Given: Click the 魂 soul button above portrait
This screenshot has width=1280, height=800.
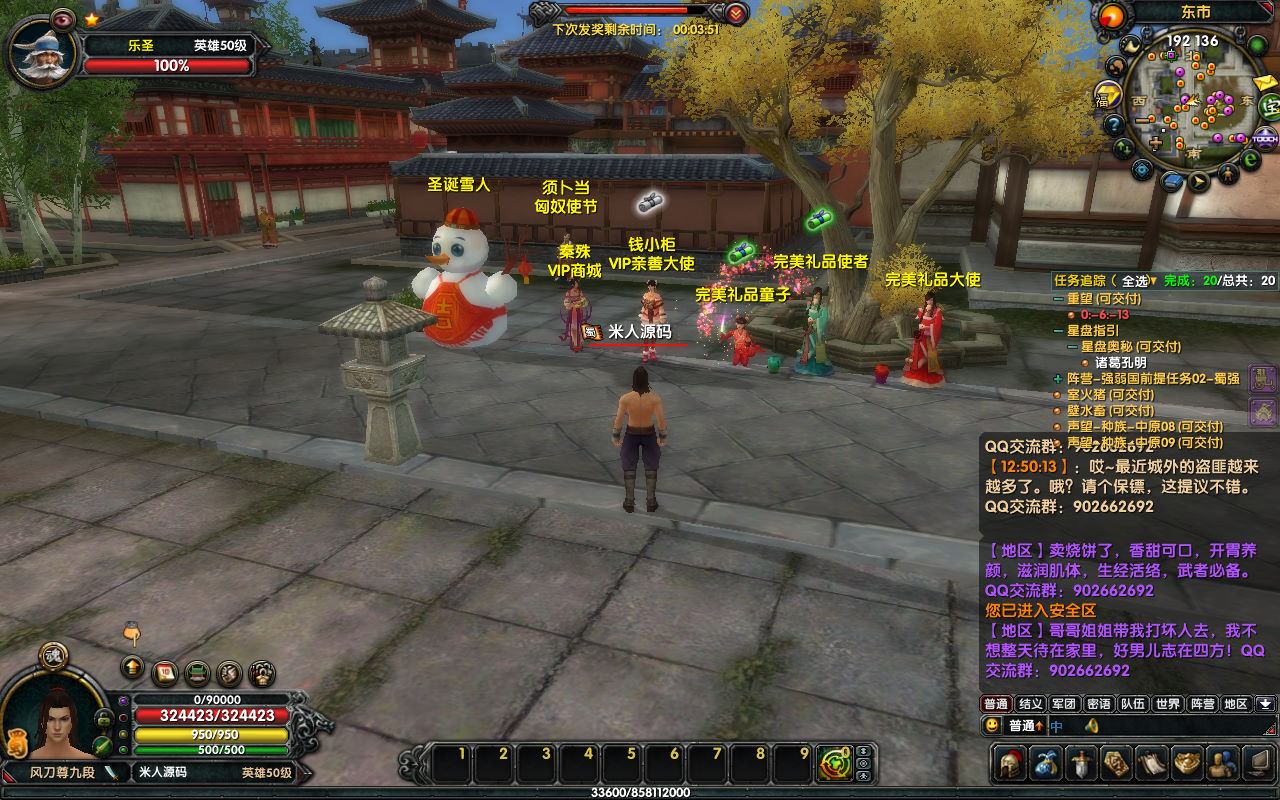Looking at the screenshot, I should (53, 655).
